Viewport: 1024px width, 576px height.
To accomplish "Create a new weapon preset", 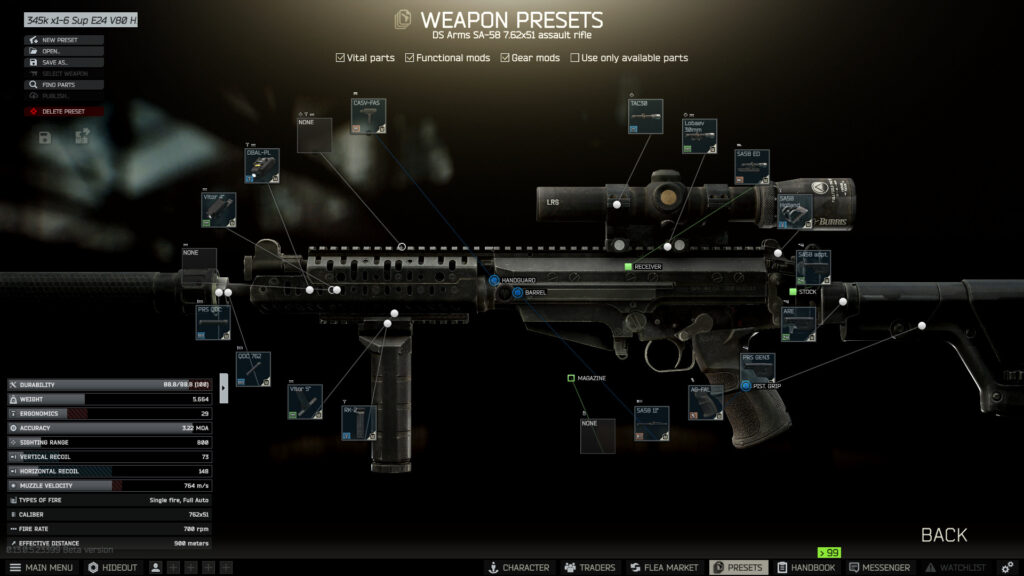I will (62, 40).
